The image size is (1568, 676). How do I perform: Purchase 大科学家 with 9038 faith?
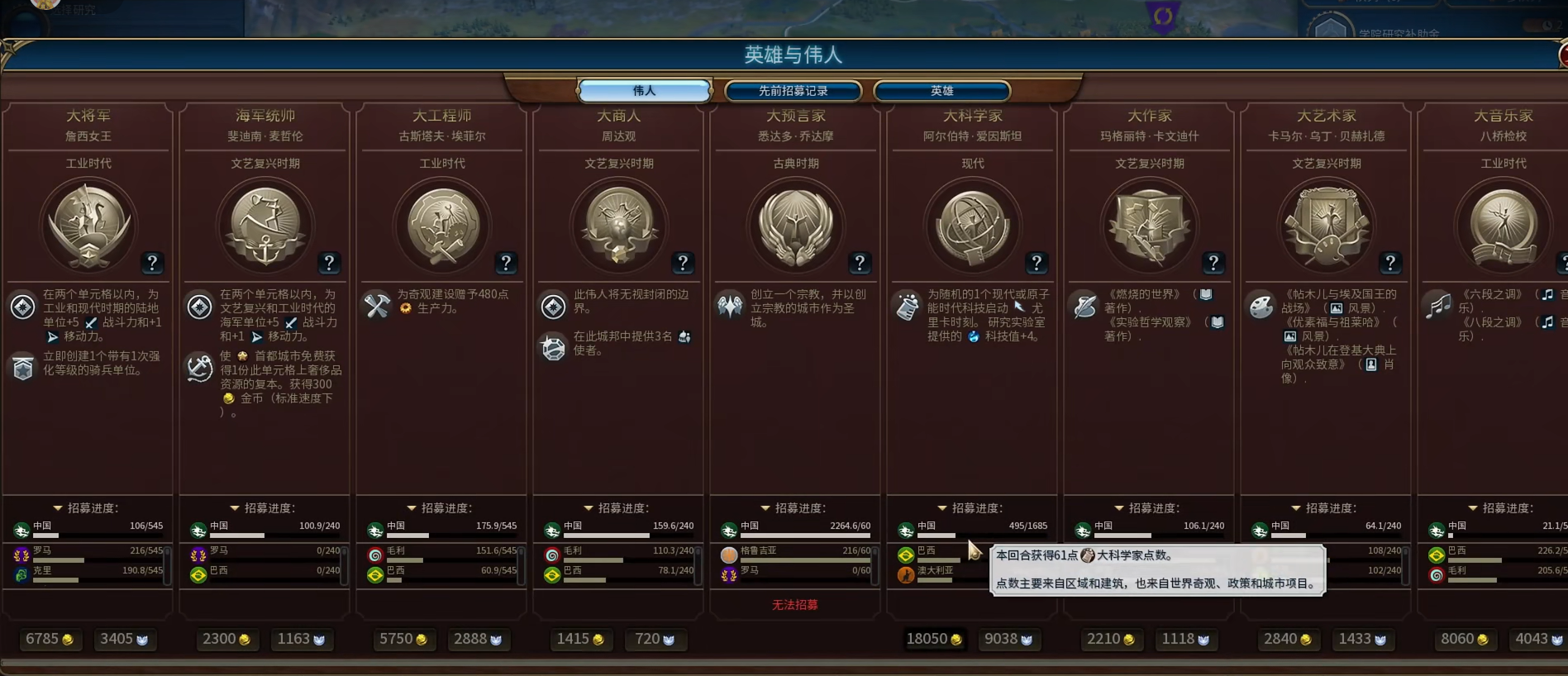(x=1009, y=638)
